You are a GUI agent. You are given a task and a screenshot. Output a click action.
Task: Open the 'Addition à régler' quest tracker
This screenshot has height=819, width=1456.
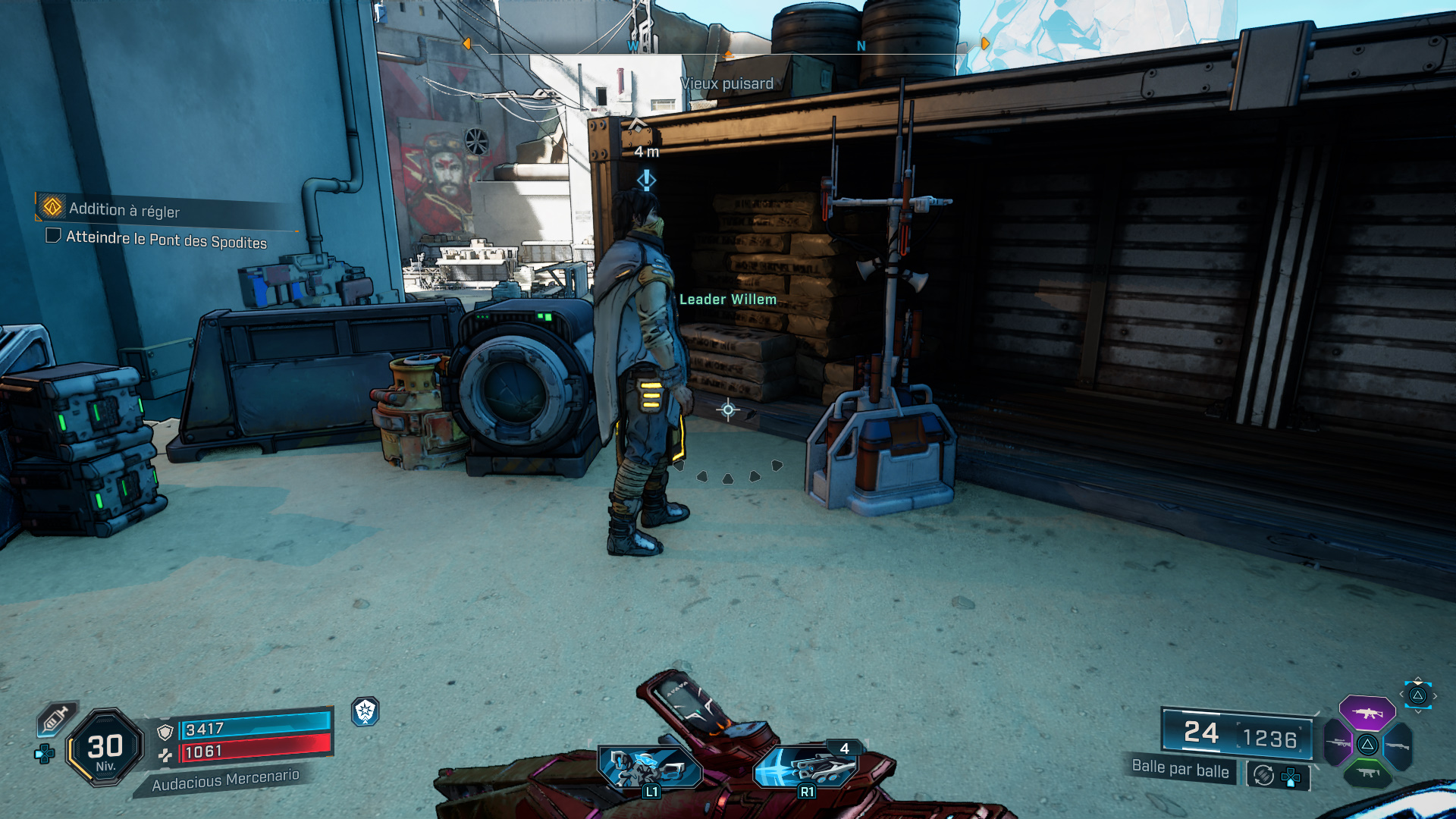[124, 209]
